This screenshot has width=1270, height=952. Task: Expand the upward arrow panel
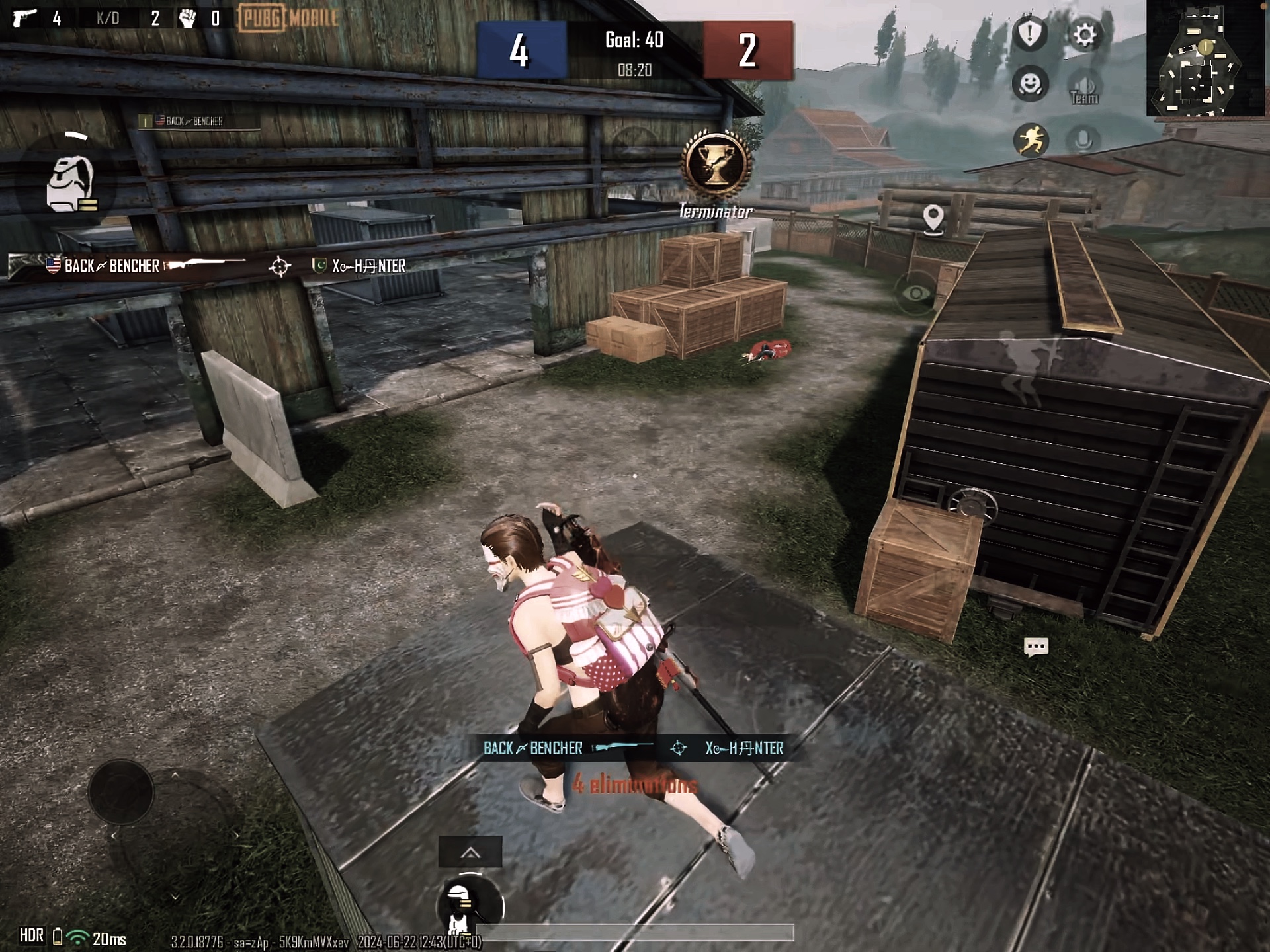coord(470,853)
